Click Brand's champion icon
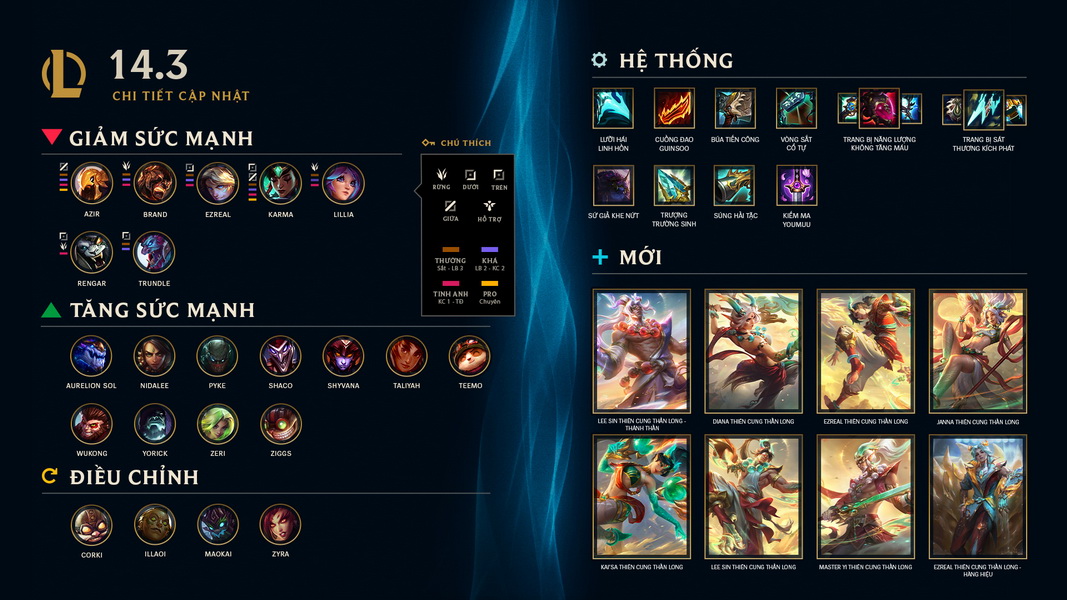 [x=155, y=184]
